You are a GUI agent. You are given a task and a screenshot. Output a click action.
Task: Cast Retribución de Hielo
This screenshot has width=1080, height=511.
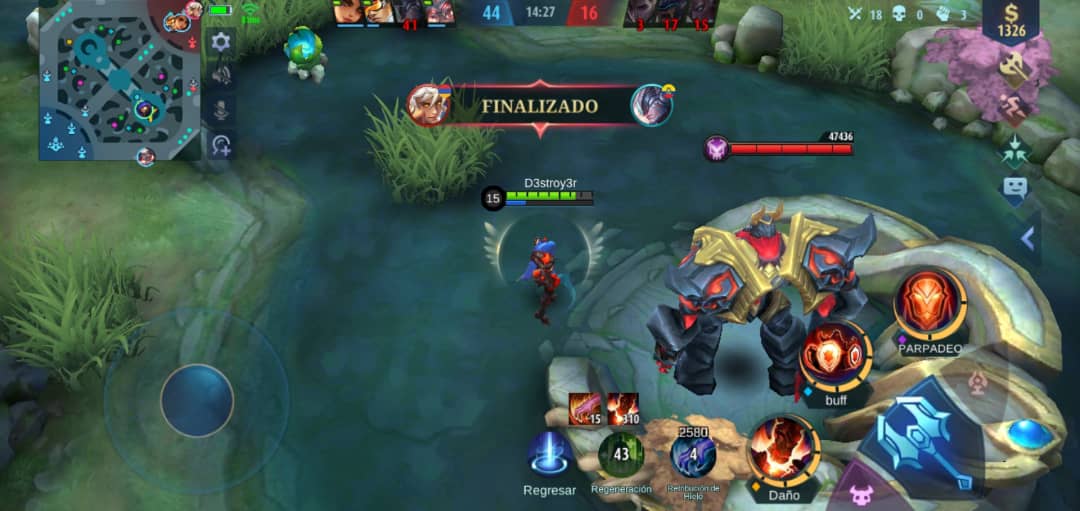692,455
